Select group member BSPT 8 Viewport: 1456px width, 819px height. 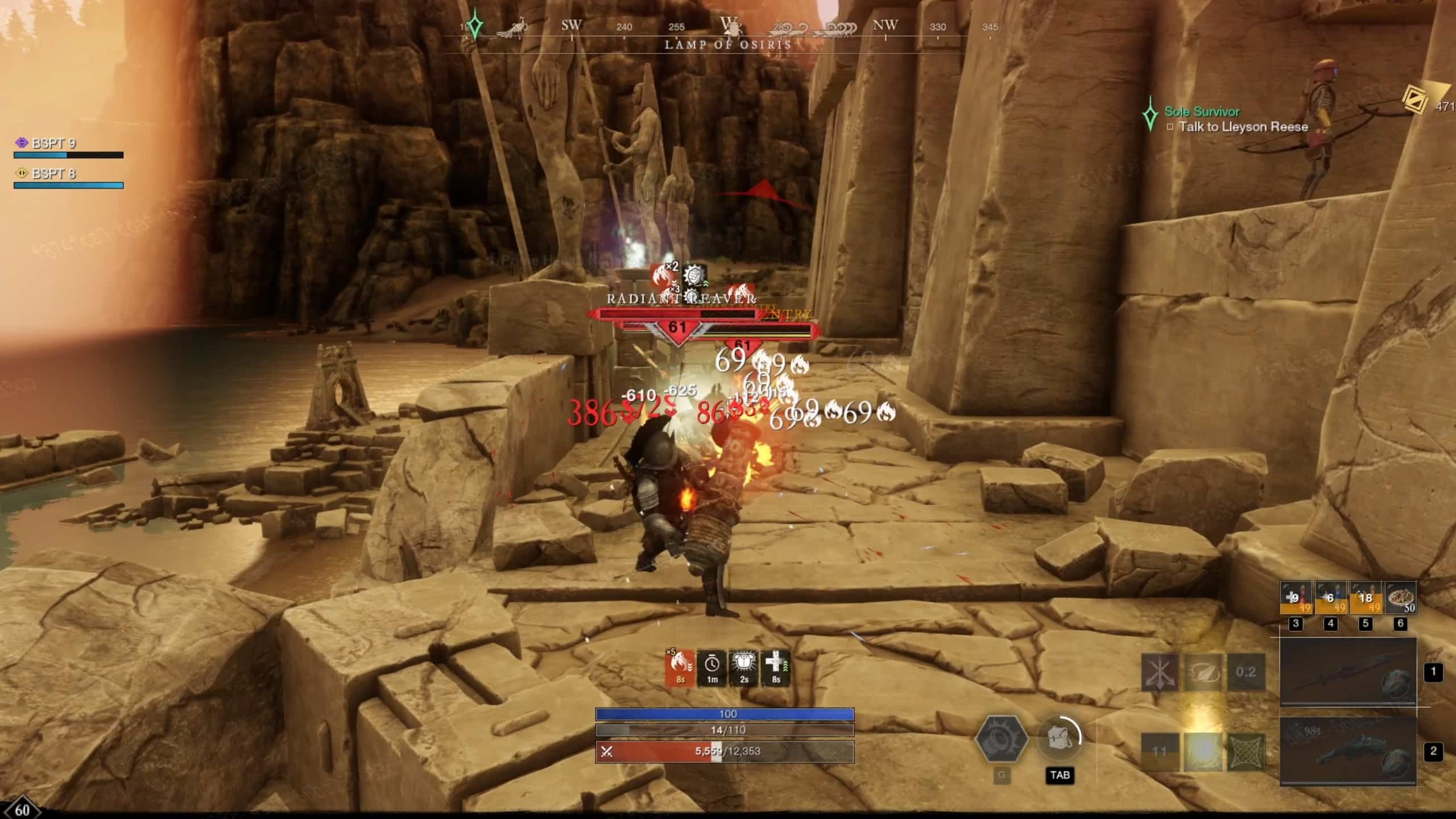point(53,173)
